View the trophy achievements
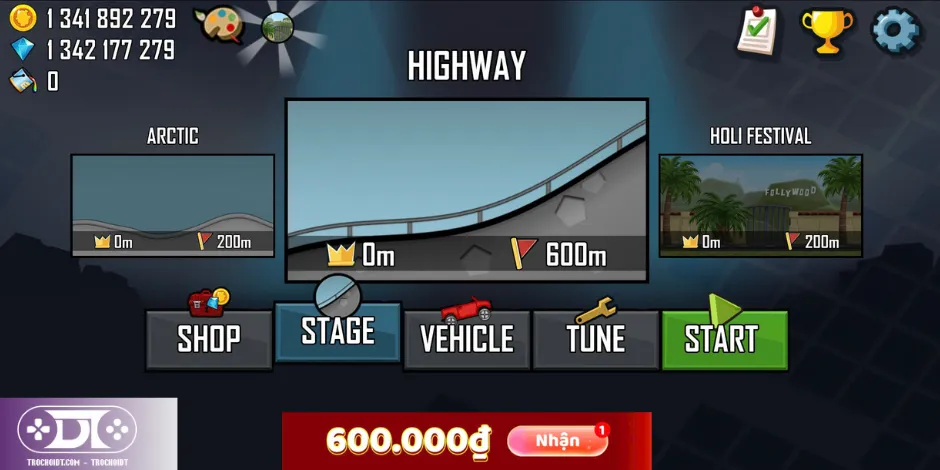Viewport: 940px width, 470px height. point(827,31)
